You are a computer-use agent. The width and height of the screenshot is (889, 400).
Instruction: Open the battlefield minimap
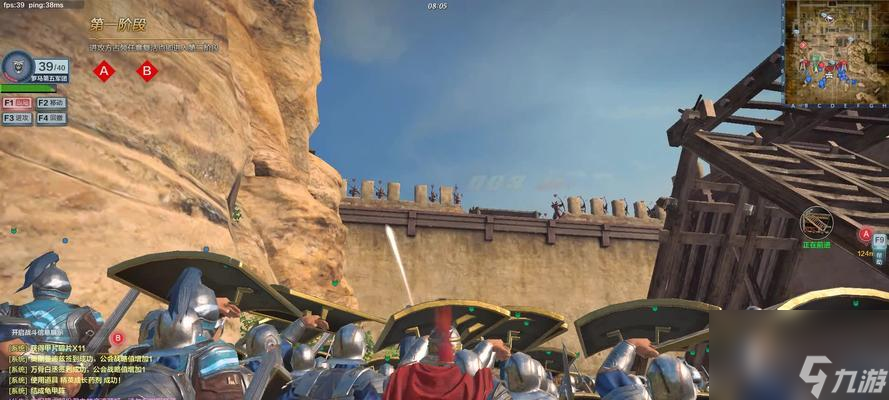[x=834, y=52]
